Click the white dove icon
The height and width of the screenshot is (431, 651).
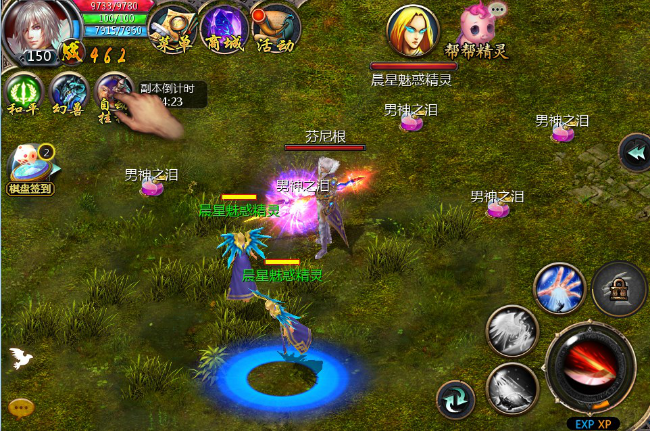[x=19, y=358]
